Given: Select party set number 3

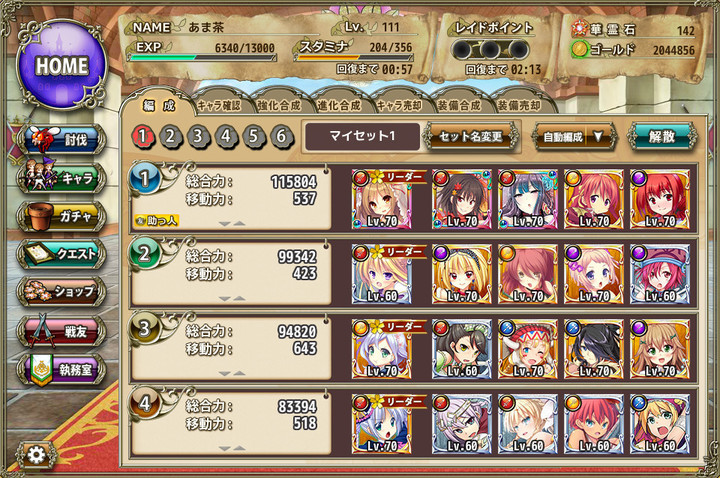Looking at the screenshot, I should 199,136.
